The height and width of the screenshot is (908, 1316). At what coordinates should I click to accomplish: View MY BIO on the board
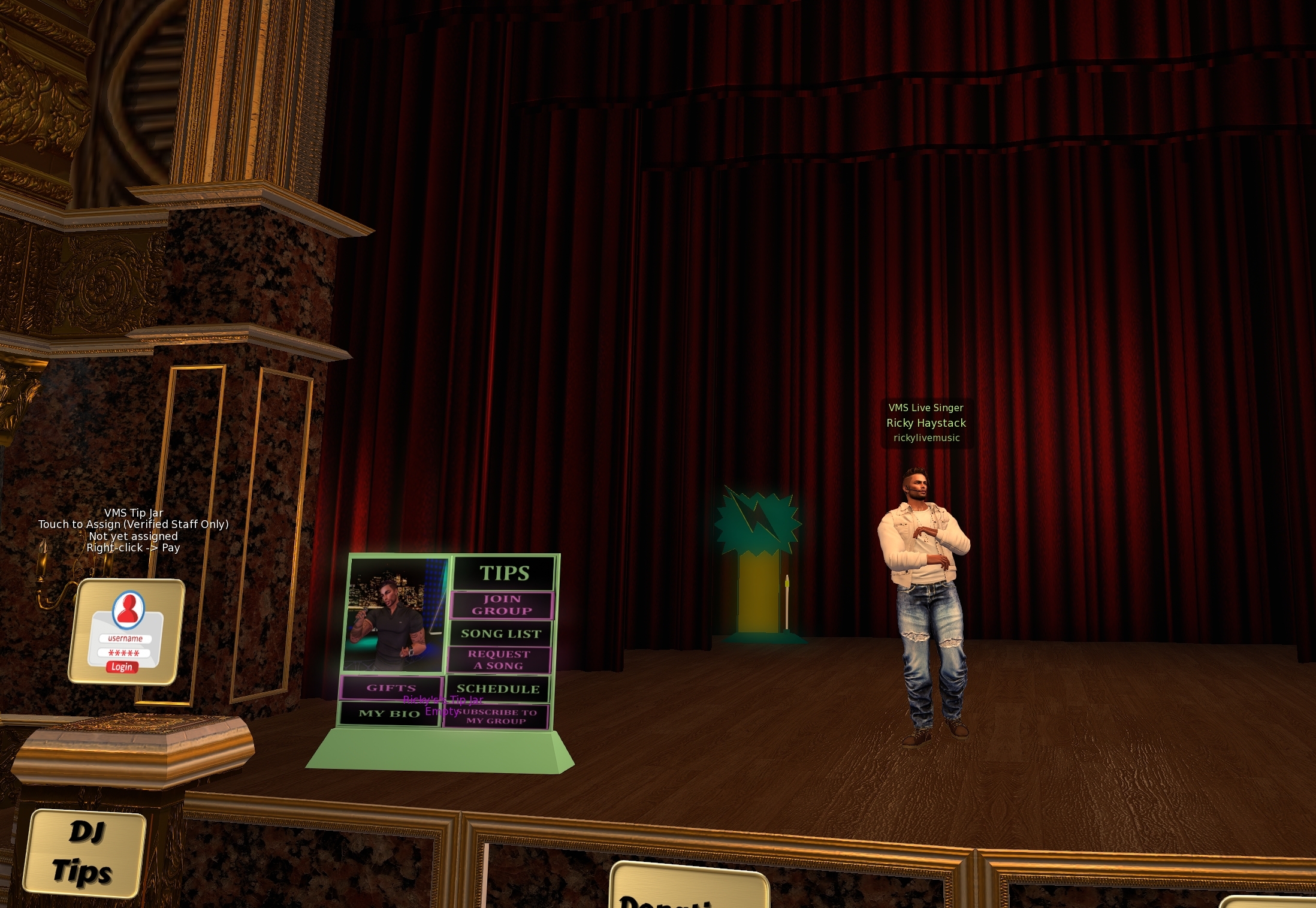pos(389,714)
